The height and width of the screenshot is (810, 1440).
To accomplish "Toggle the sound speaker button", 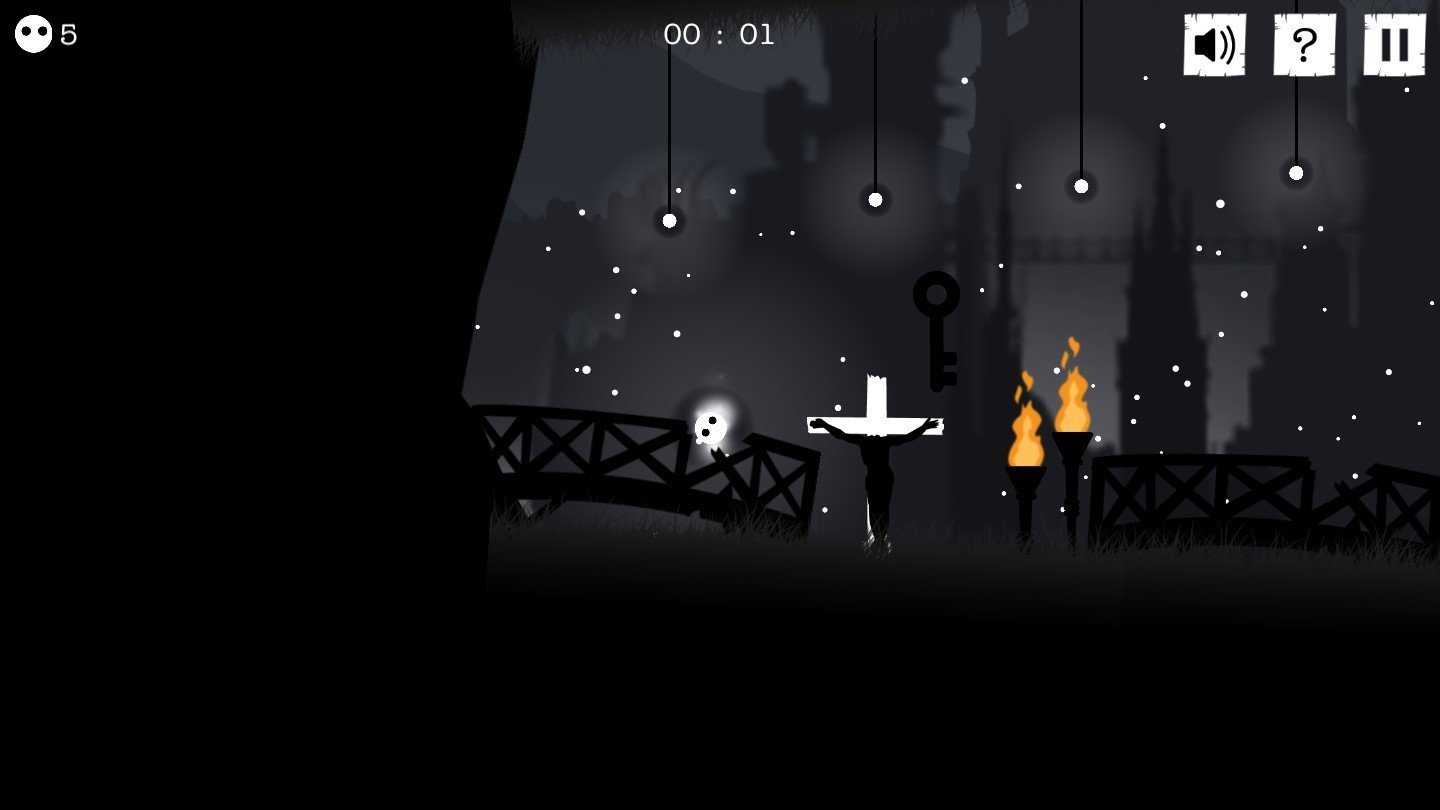I will pyautogui.click(x=1214, y=45).
